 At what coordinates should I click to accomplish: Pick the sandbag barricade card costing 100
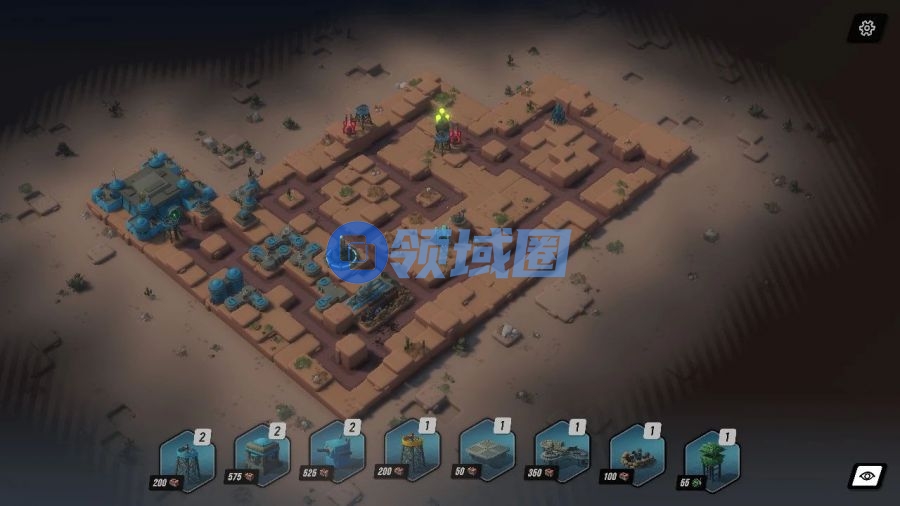(x=637, y=456)
